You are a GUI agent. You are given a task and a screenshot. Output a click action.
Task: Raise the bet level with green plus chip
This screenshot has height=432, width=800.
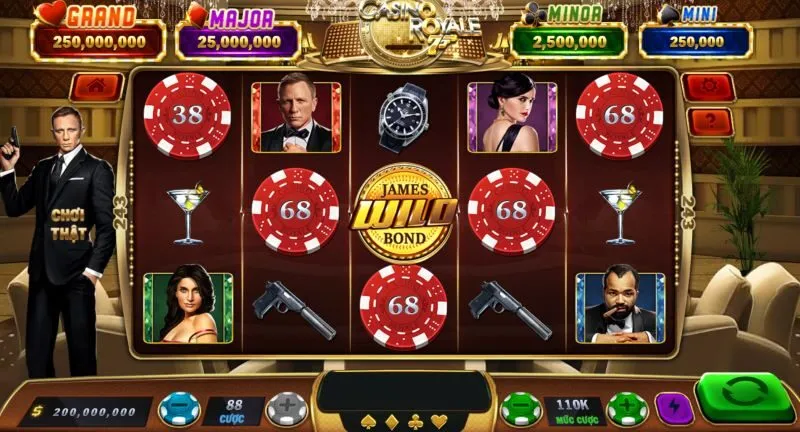point(627,410)
